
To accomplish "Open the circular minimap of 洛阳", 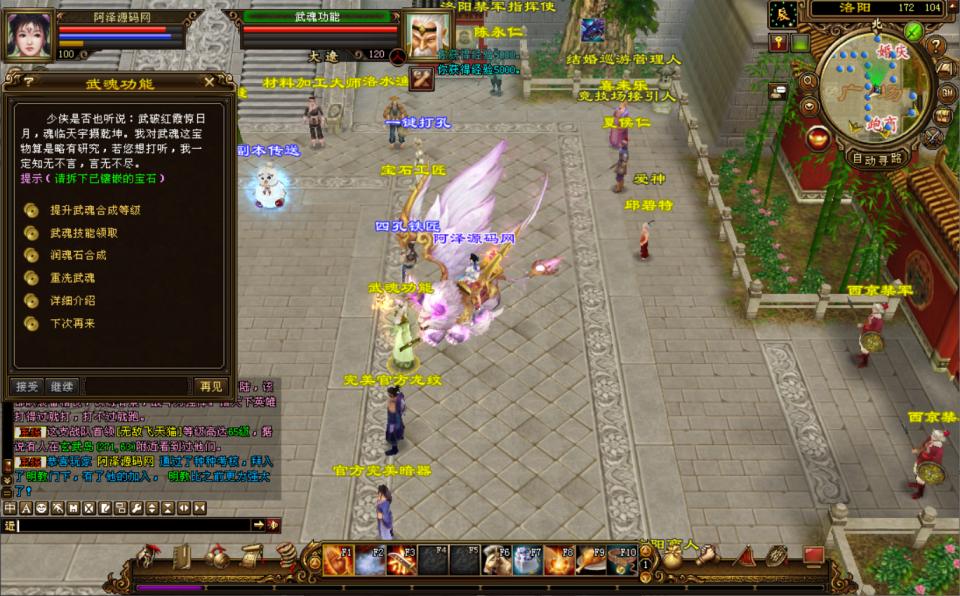I will point(876,87).
